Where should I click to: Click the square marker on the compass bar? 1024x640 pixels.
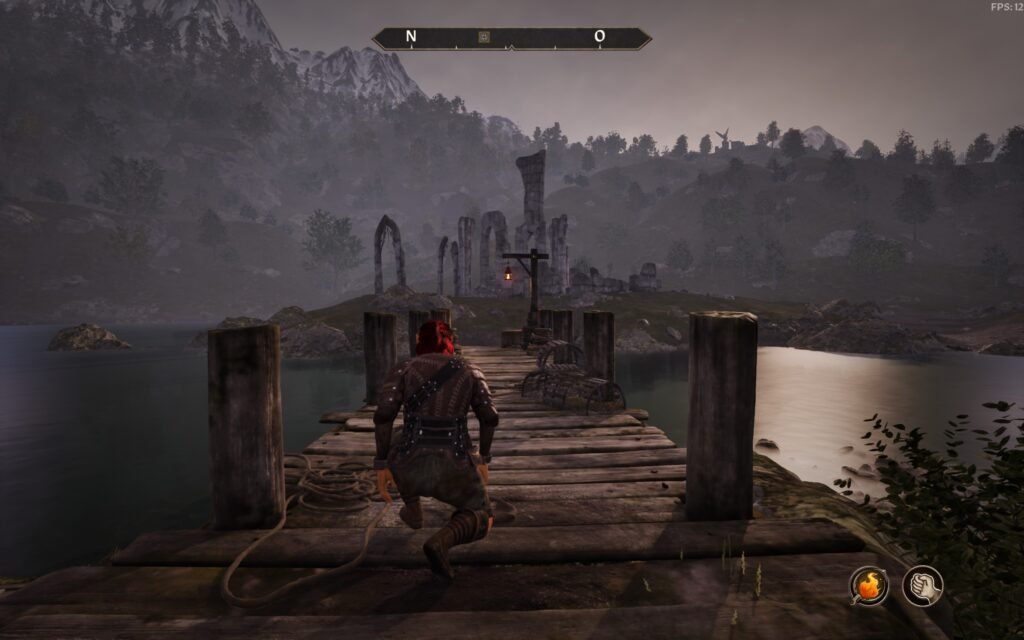tap(484, 37)
